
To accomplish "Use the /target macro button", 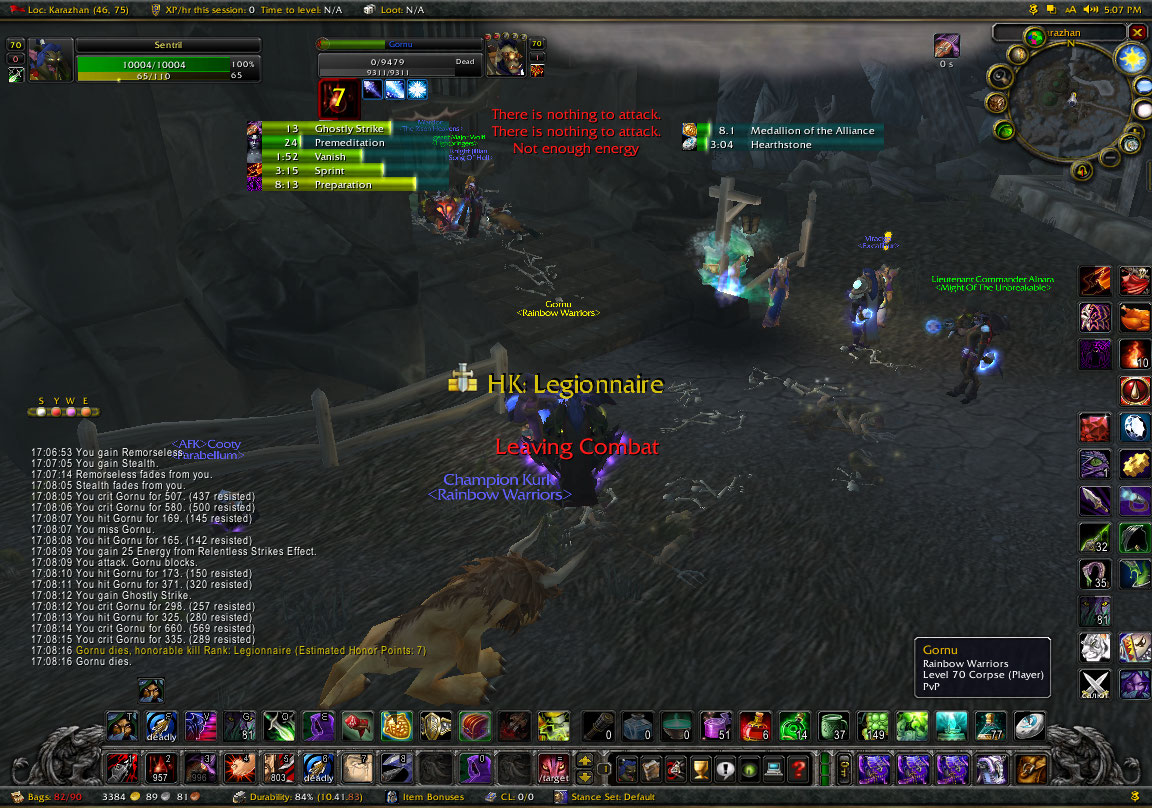I will [x=552, y=768].
